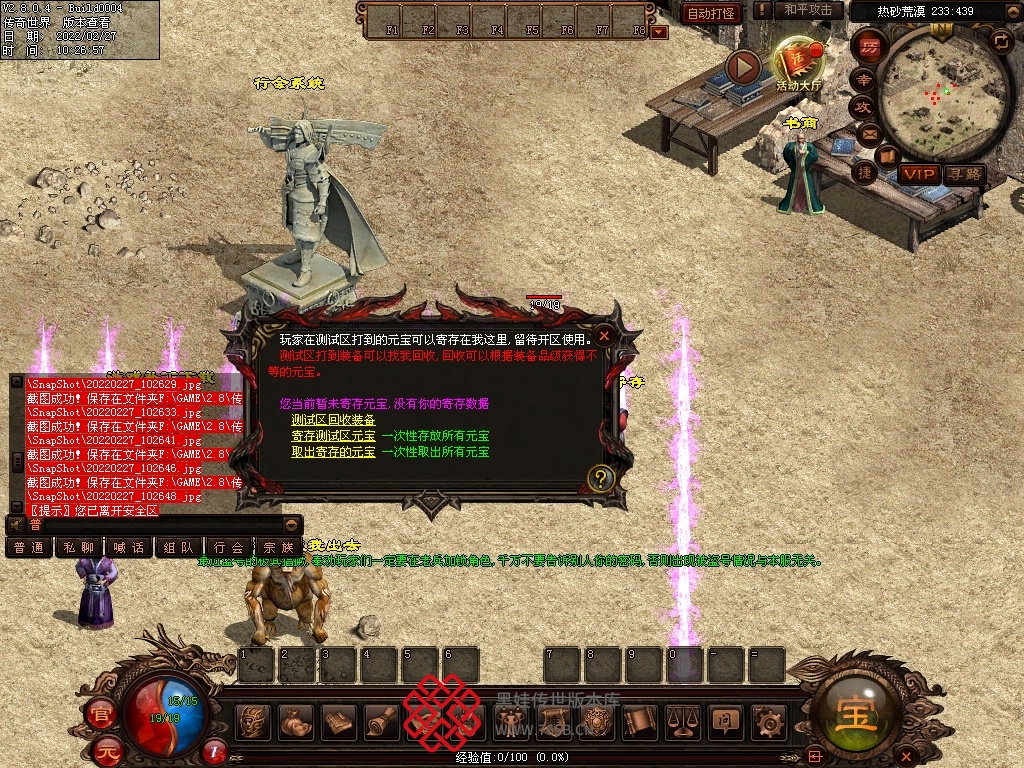Image resolution: width=1024 pixels, height=768 pixels.
Task: Activate 寻路 pathfinding button
Action: pyautogui.click(x=963, y=174)
